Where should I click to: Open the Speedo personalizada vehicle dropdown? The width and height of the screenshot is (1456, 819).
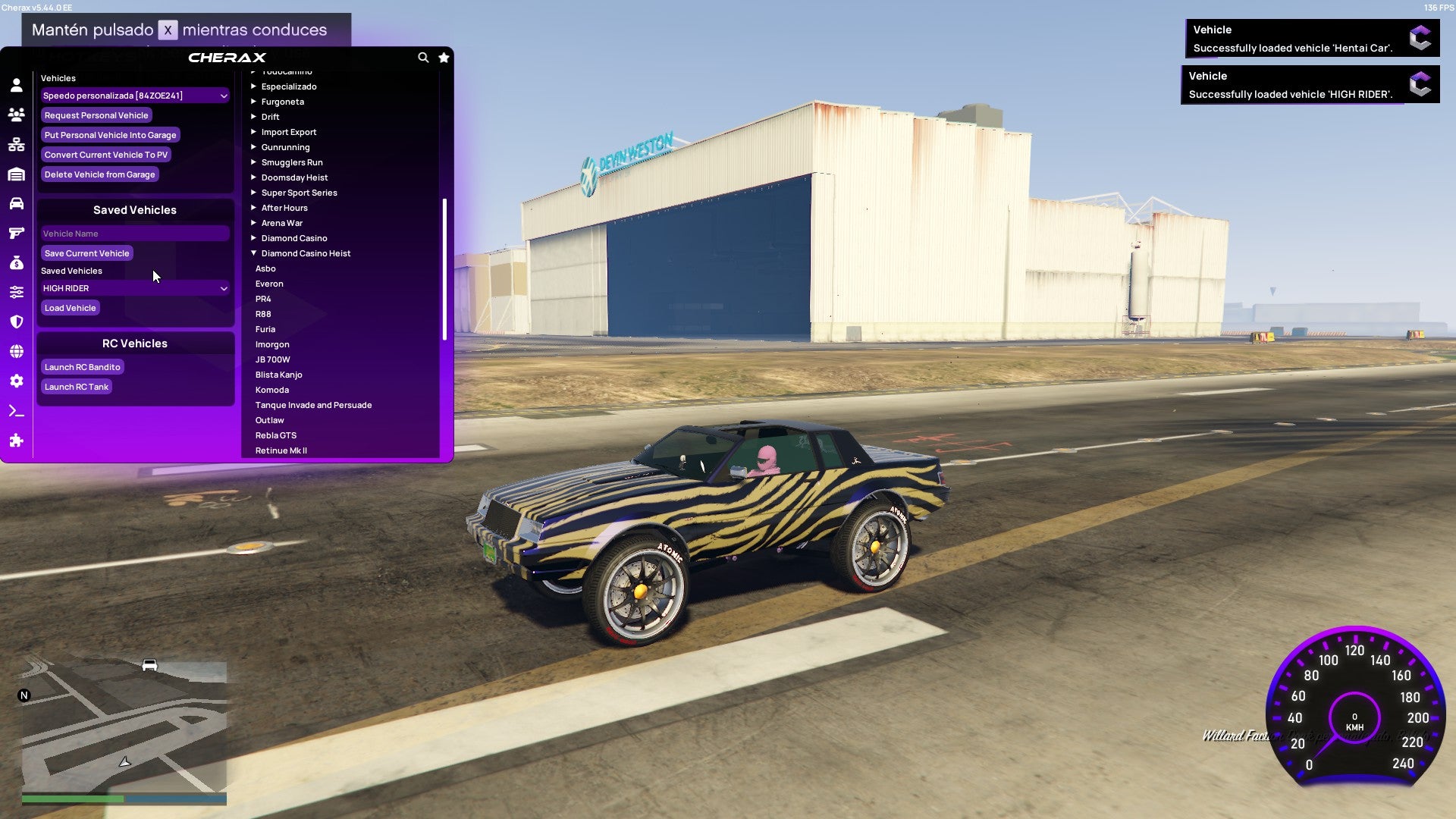(135, 96)
